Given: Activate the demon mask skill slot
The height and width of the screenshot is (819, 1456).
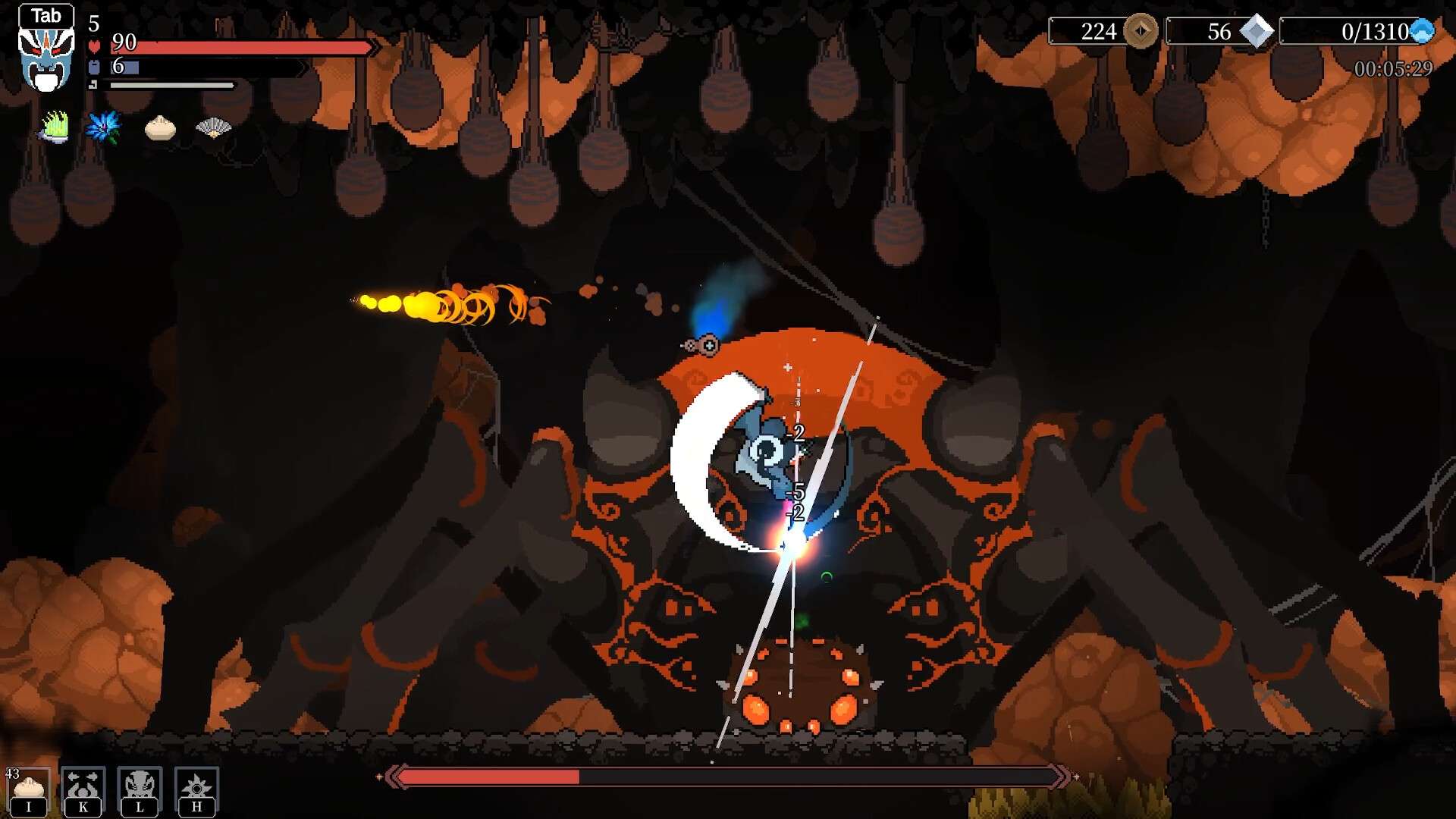Looking at the screenshot, I should pos(140,790).
